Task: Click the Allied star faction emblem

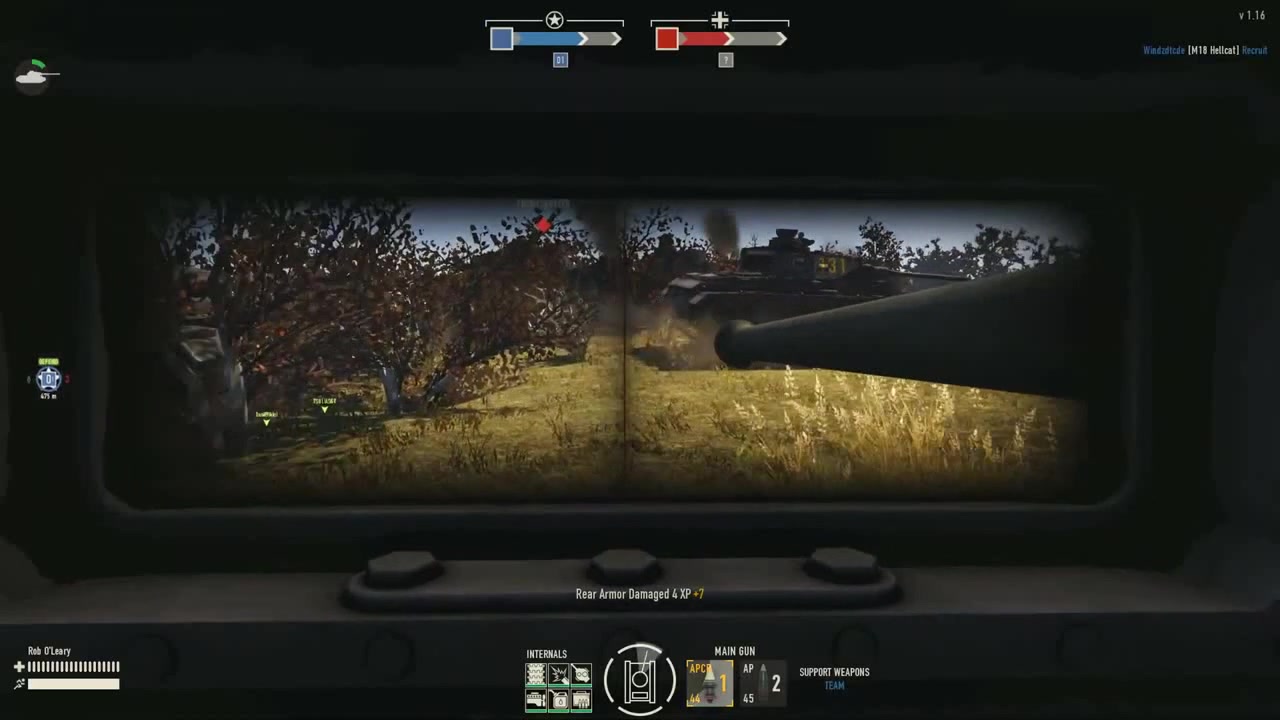Action: click(555, 20)
